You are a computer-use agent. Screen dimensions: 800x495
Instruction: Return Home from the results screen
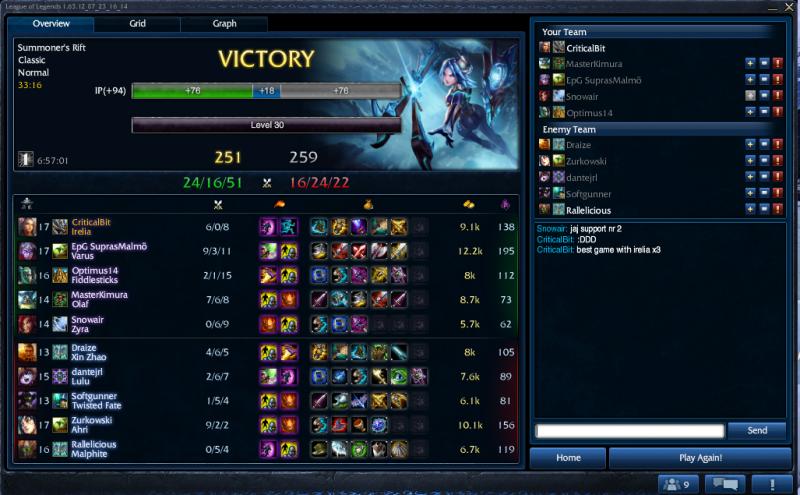pyautogui.click(x=568, y=458)
